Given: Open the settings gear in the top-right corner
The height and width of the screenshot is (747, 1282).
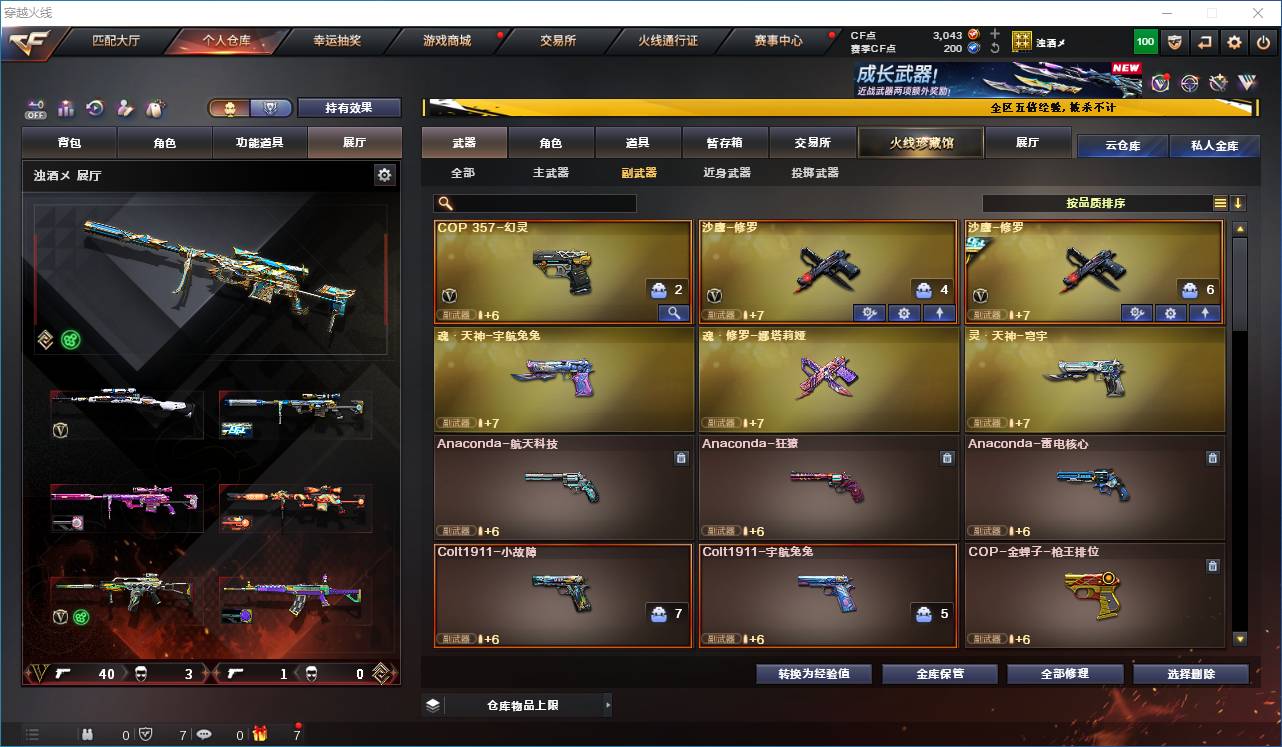Looking at the screenshot, I should [x=1233, y=42].
